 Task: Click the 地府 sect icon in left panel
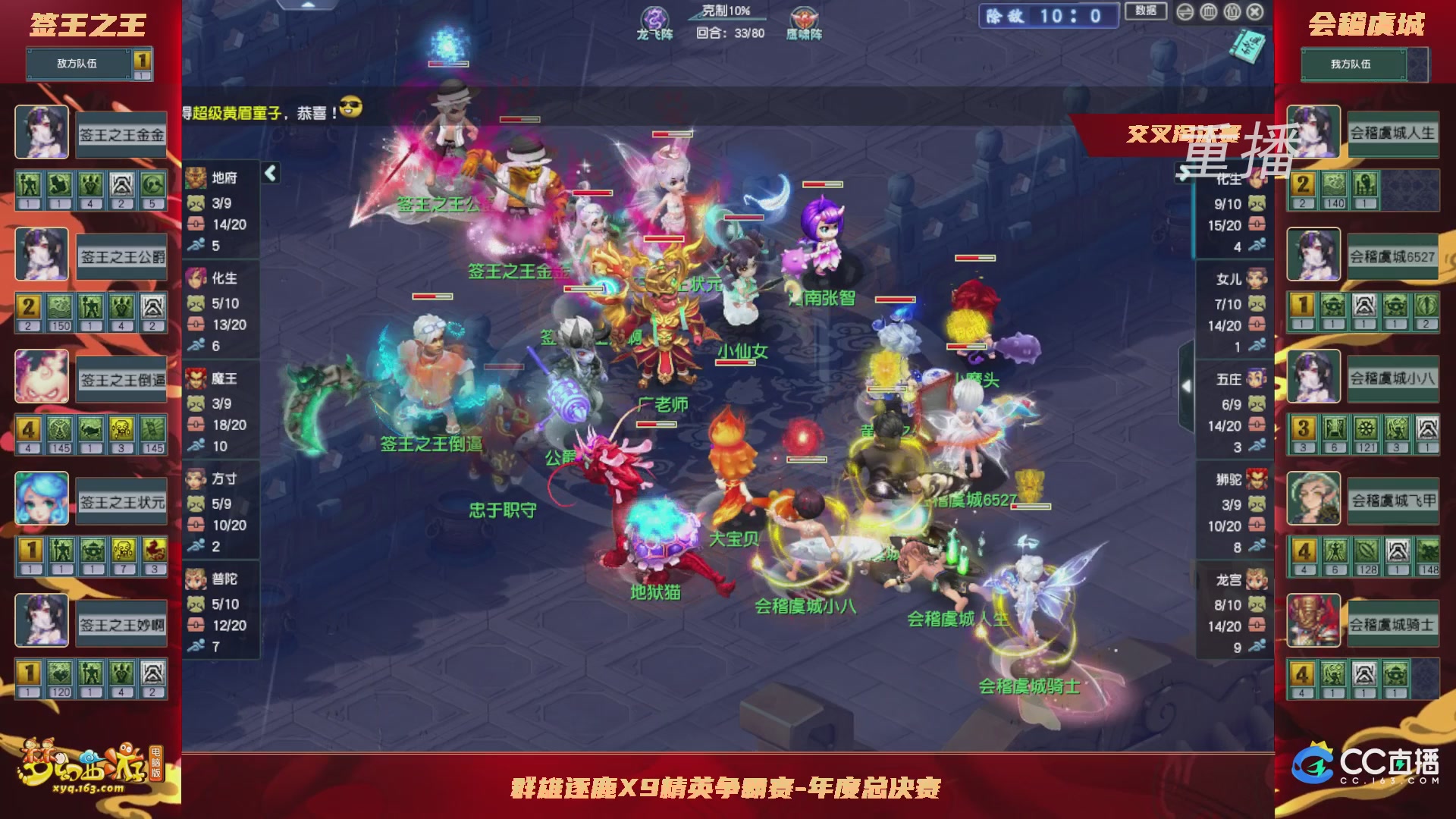[x=196, y=177]
